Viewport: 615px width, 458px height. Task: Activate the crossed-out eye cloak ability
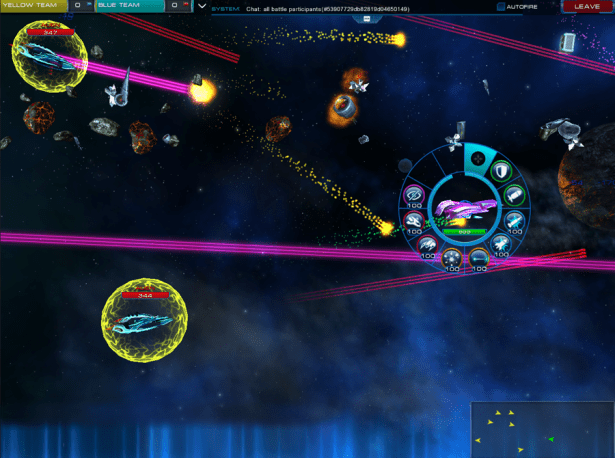pos(414,195)
